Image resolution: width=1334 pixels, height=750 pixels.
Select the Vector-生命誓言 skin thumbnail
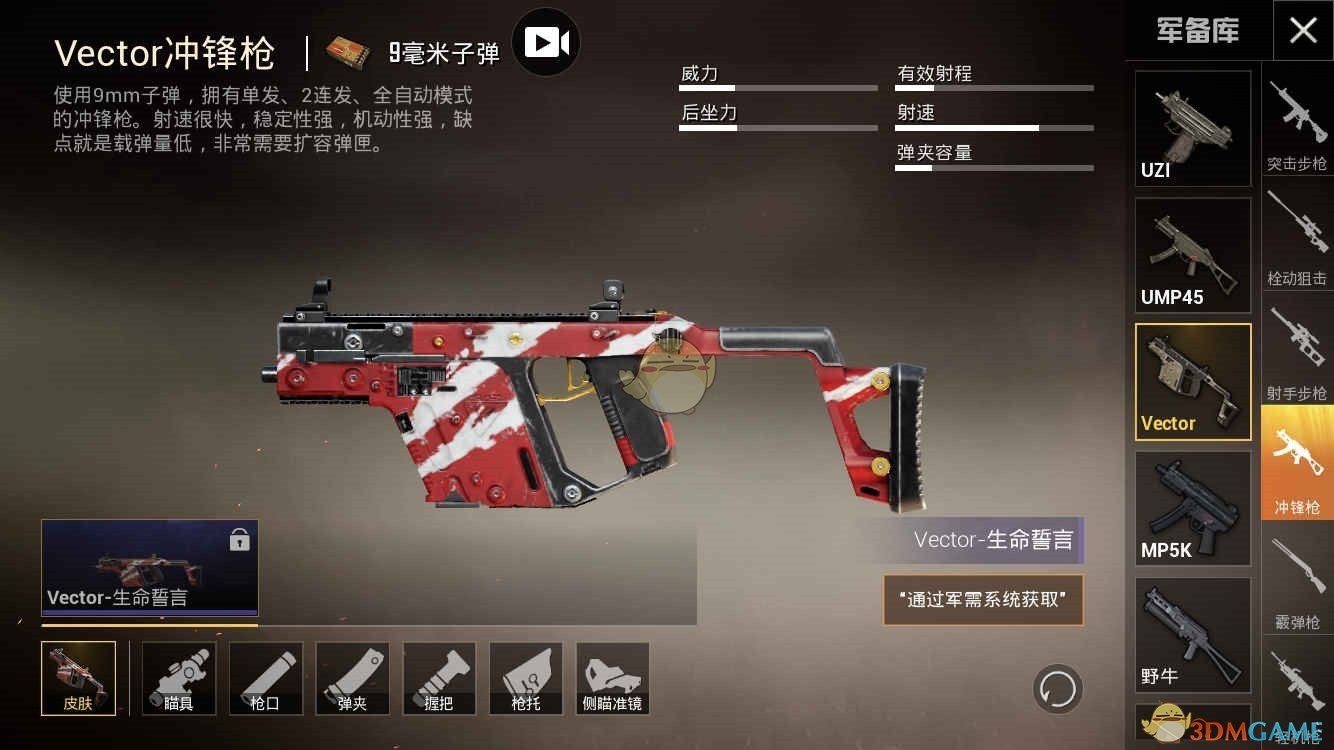click(148, 568)
